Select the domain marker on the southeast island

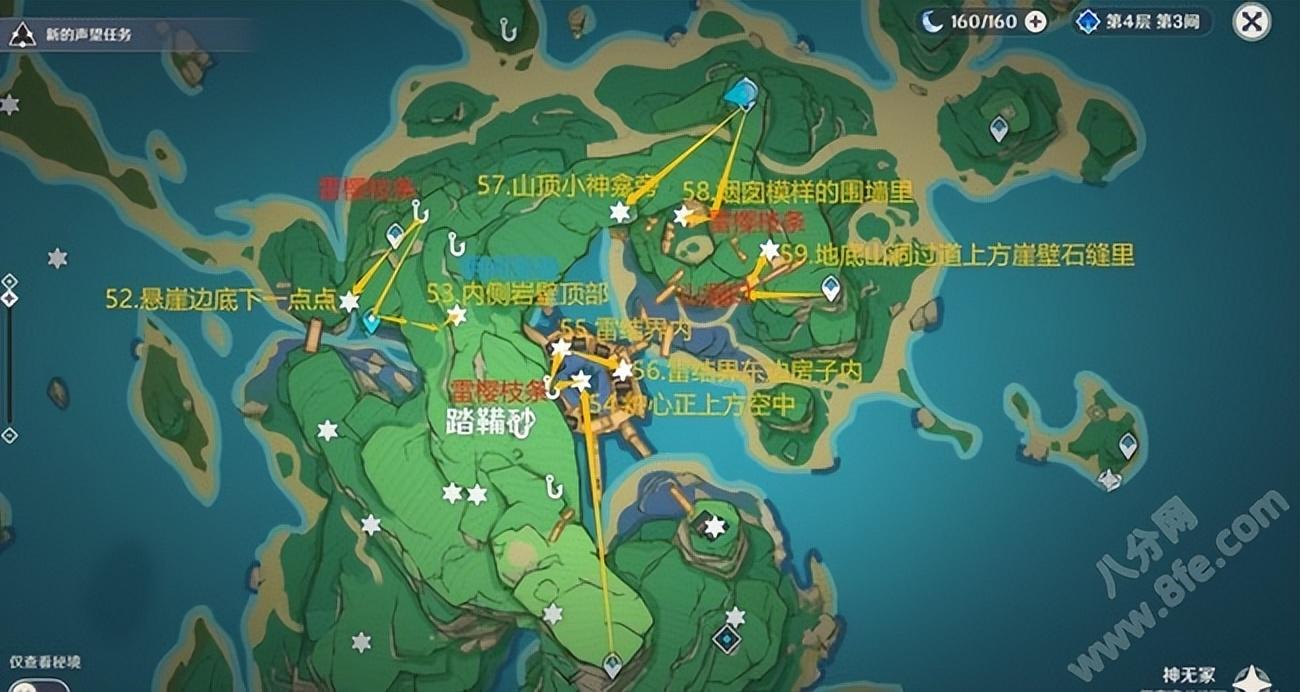click(x=726, y=638)
